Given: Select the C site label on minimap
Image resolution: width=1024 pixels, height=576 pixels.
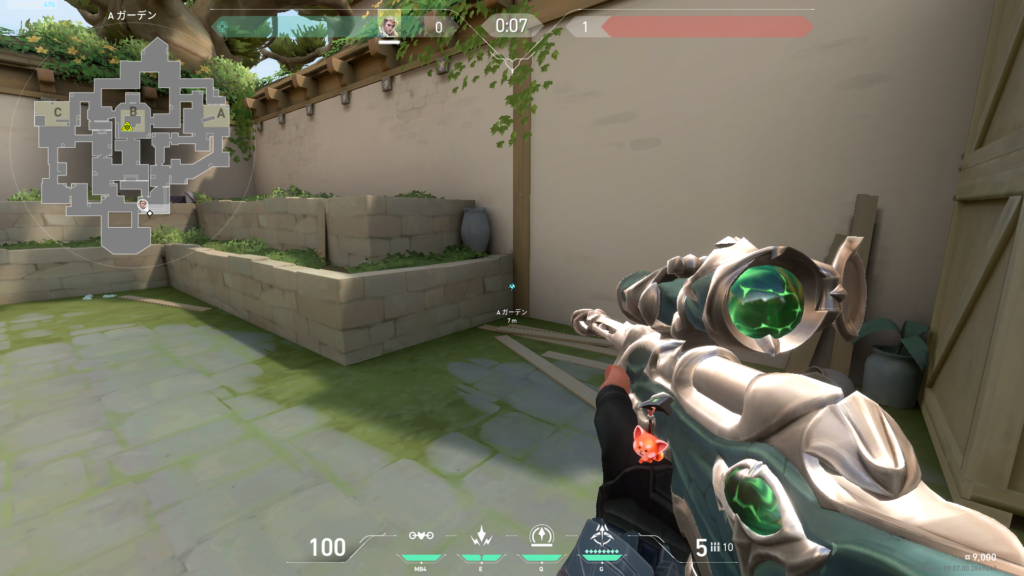Looking at the screenshot, I should 58,113.
